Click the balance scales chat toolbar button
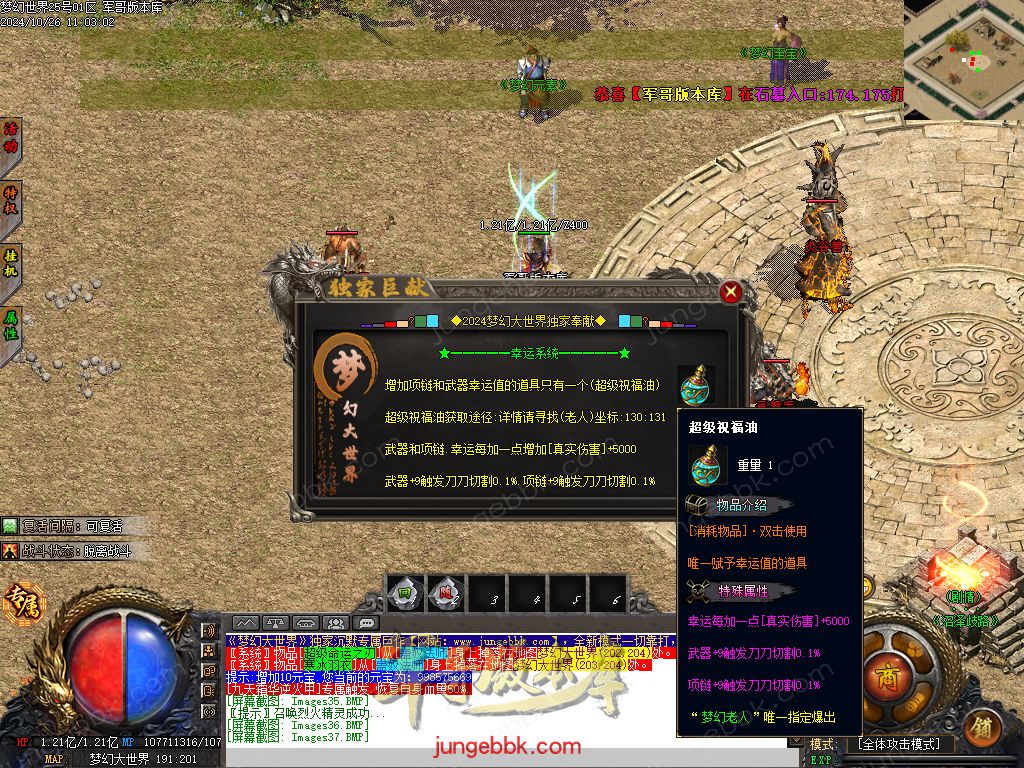The image size is (1024, 768). point(276,624)
